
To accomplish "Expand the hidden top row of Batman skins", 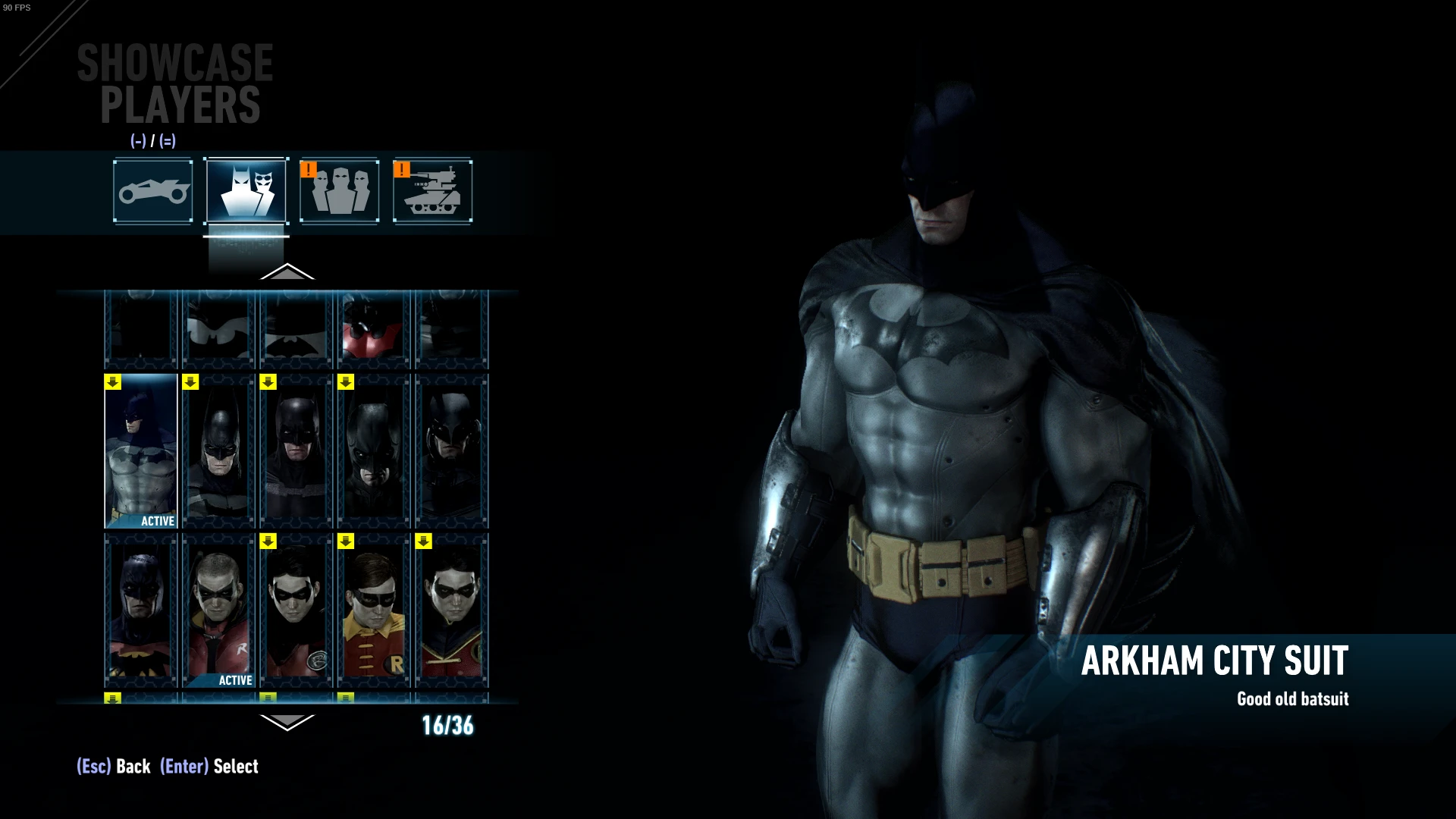I will coord(287,273).
